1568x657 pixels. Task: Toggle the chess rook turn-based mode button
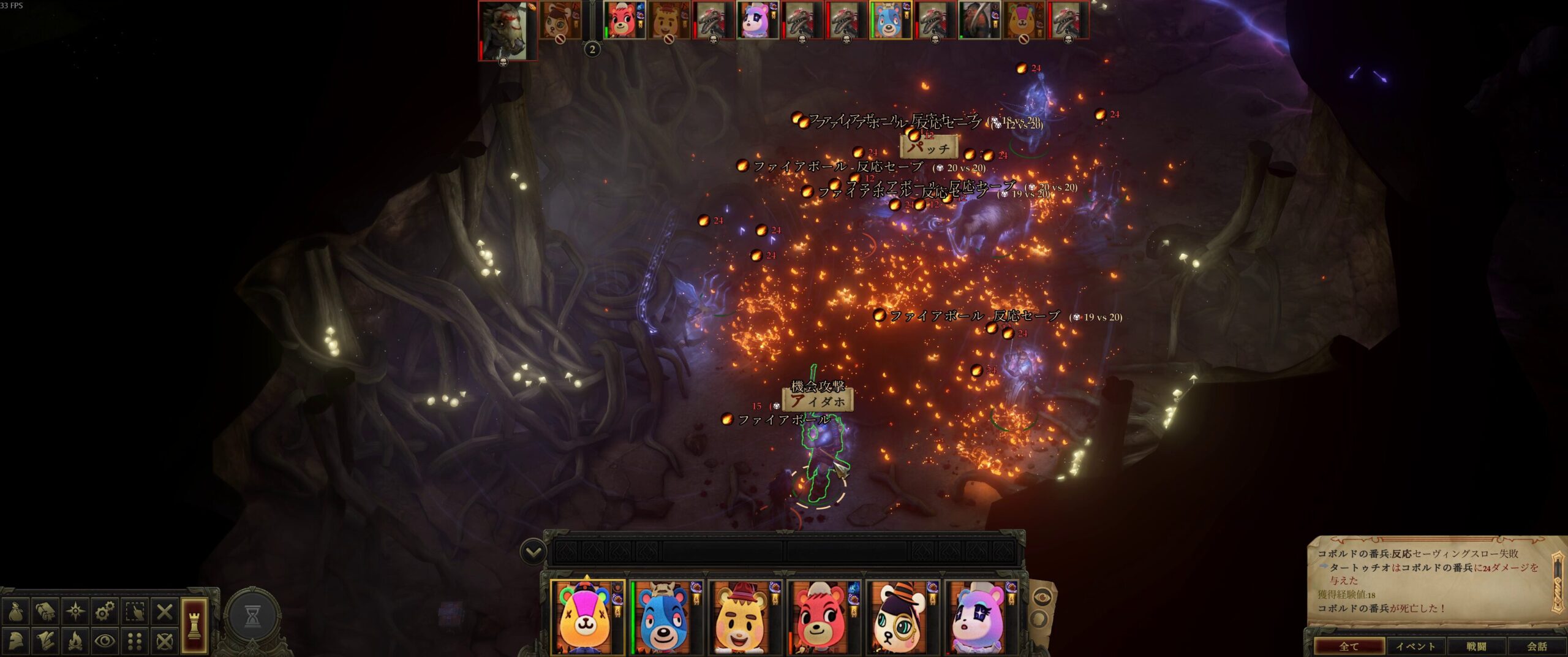(194, 625)
